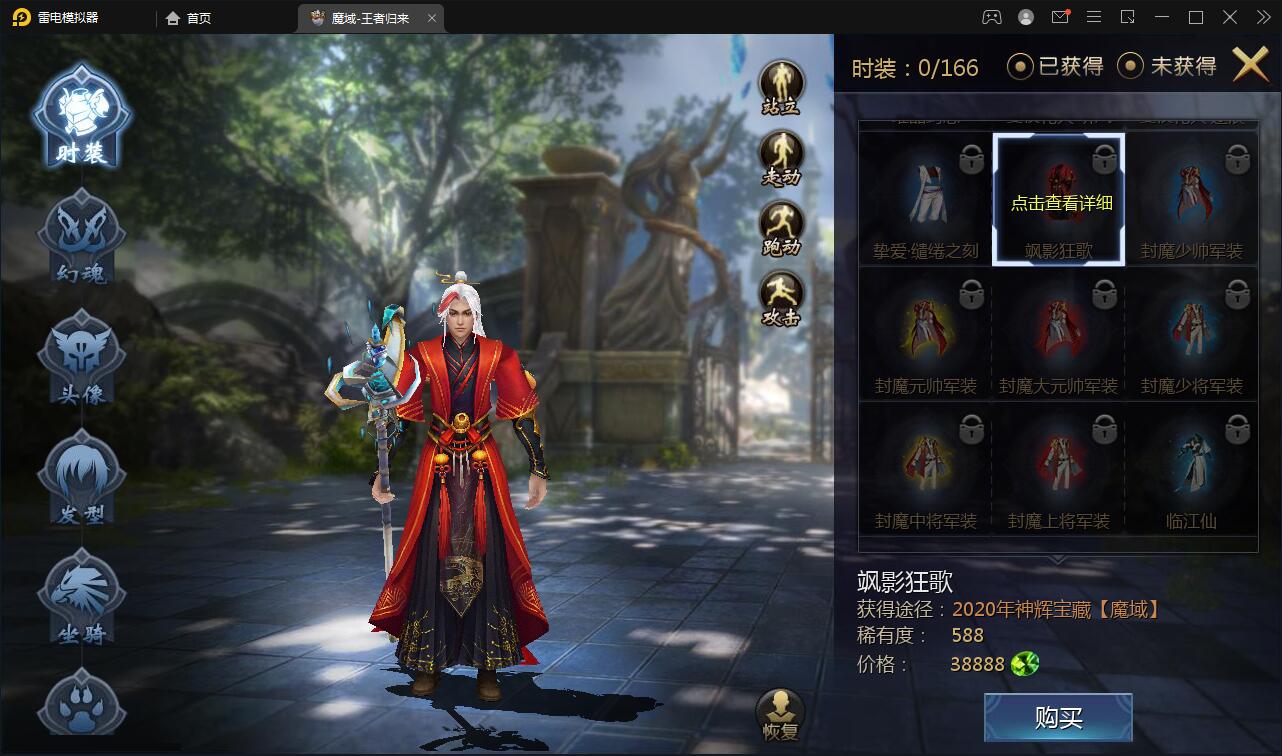The height and width of the screenshot is (756, 1282).
Task: Show the 攻击 attack animation
Action: click(781, 299)
